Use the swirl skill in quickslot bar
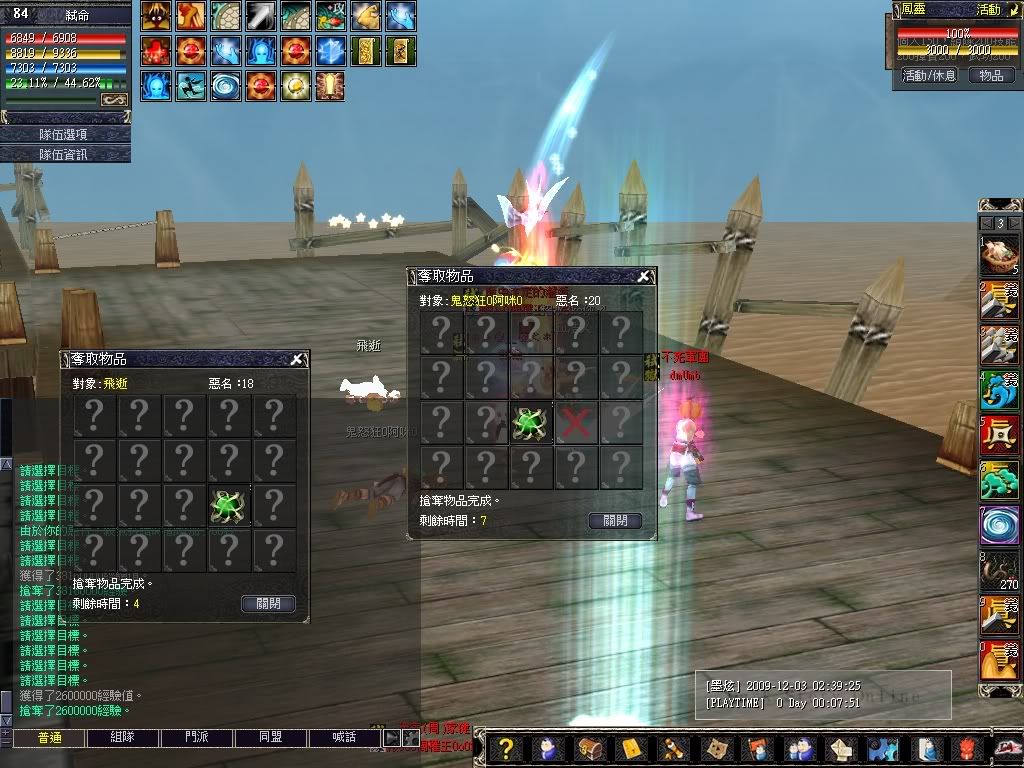 999,525
